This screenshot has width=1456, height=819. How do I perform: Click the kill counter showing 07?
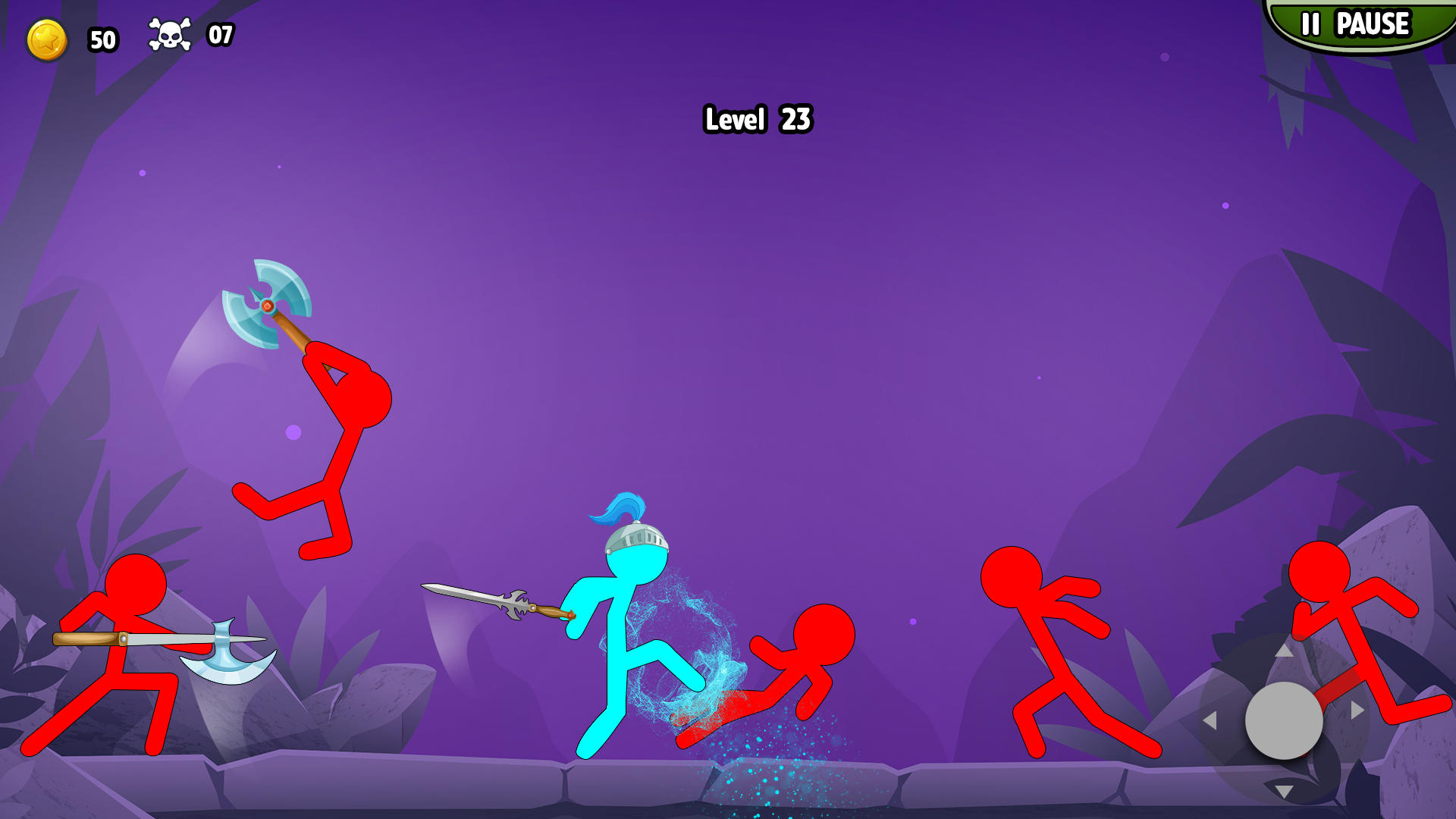pyautogui.click(x=221, y=34)
